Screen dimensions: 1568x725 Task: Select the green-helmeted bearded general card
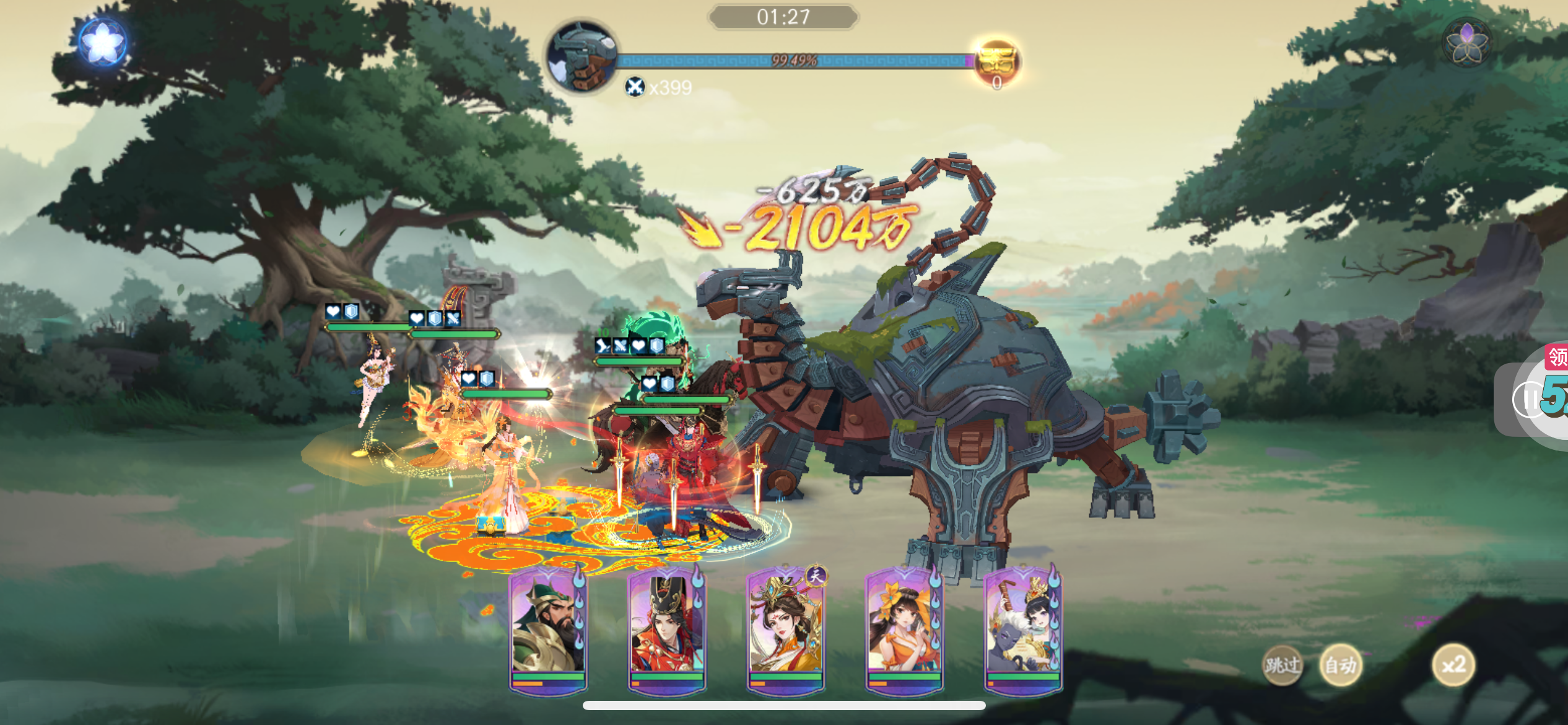548,629
